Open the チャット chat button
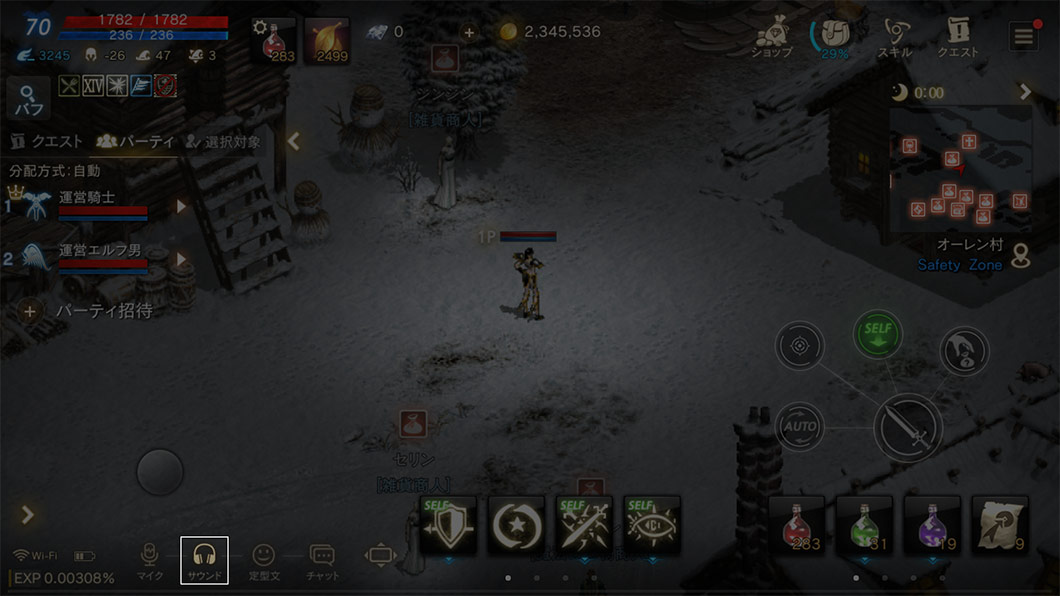The height and width of the screenshot is (596, 1060). click(322, 560)
